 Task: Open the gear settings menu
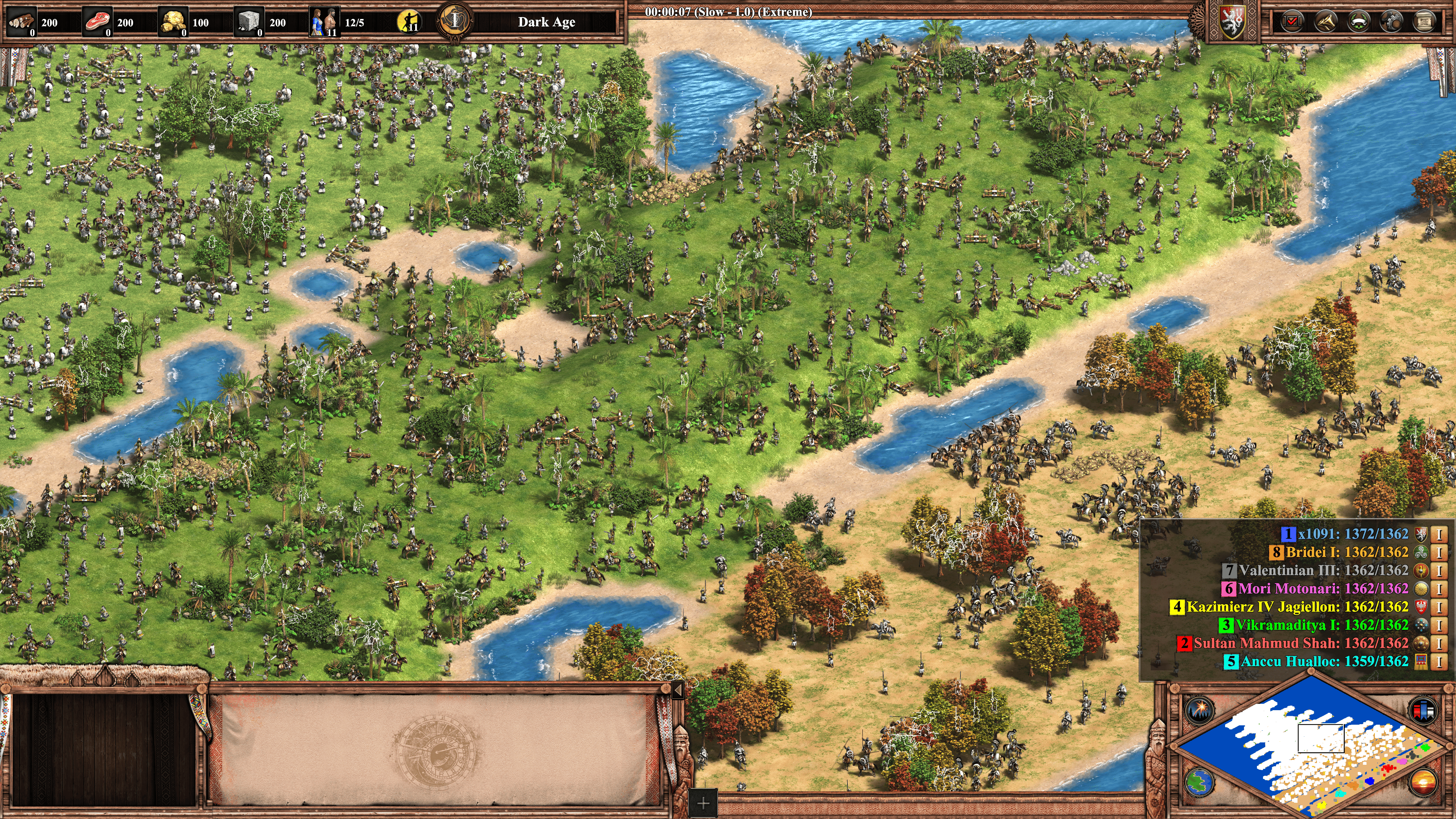[1391, 22]
